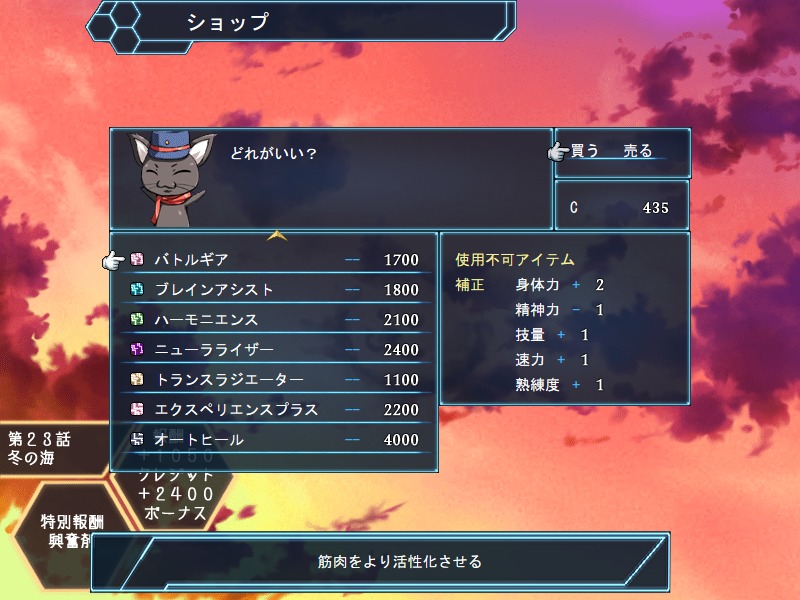Select the 買う (Buy) option
This screenshot has height=600, width=800.
[585, 152]
